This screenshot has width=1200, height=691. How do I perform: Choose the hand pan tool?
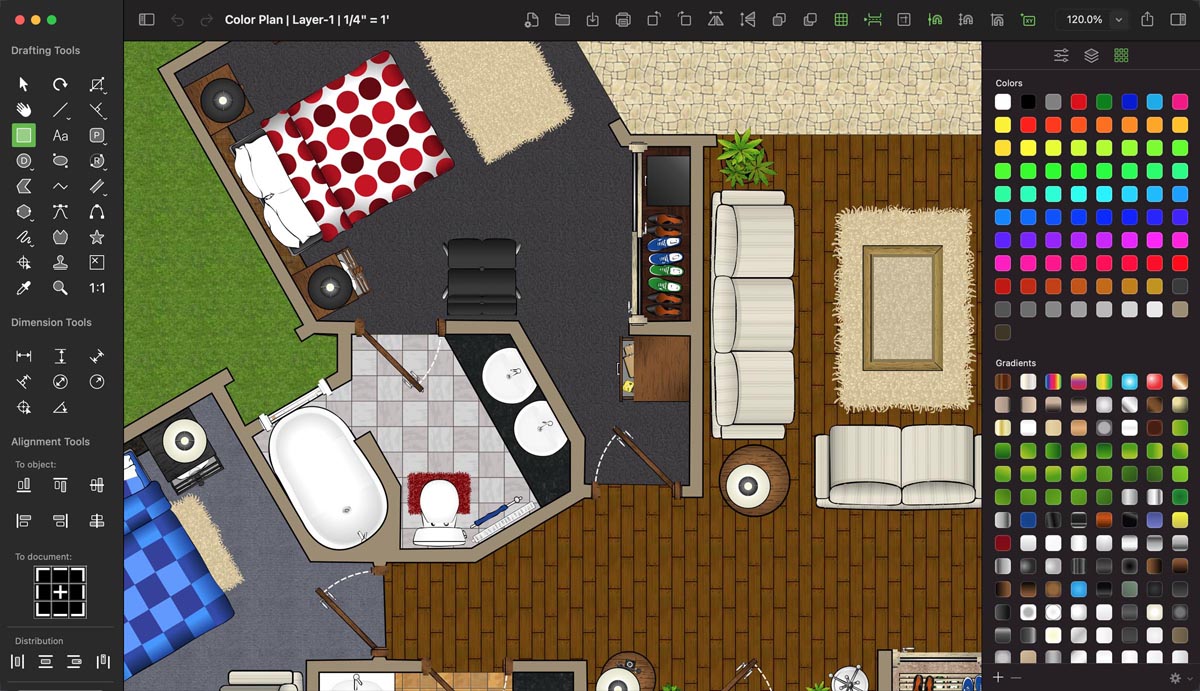[24, 110]
